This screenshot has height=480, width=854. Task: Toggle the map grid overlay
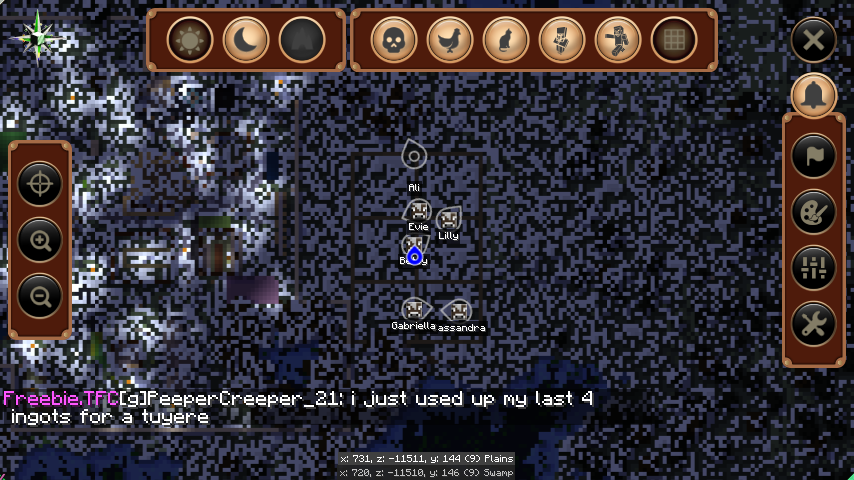[x=674, y=40]
